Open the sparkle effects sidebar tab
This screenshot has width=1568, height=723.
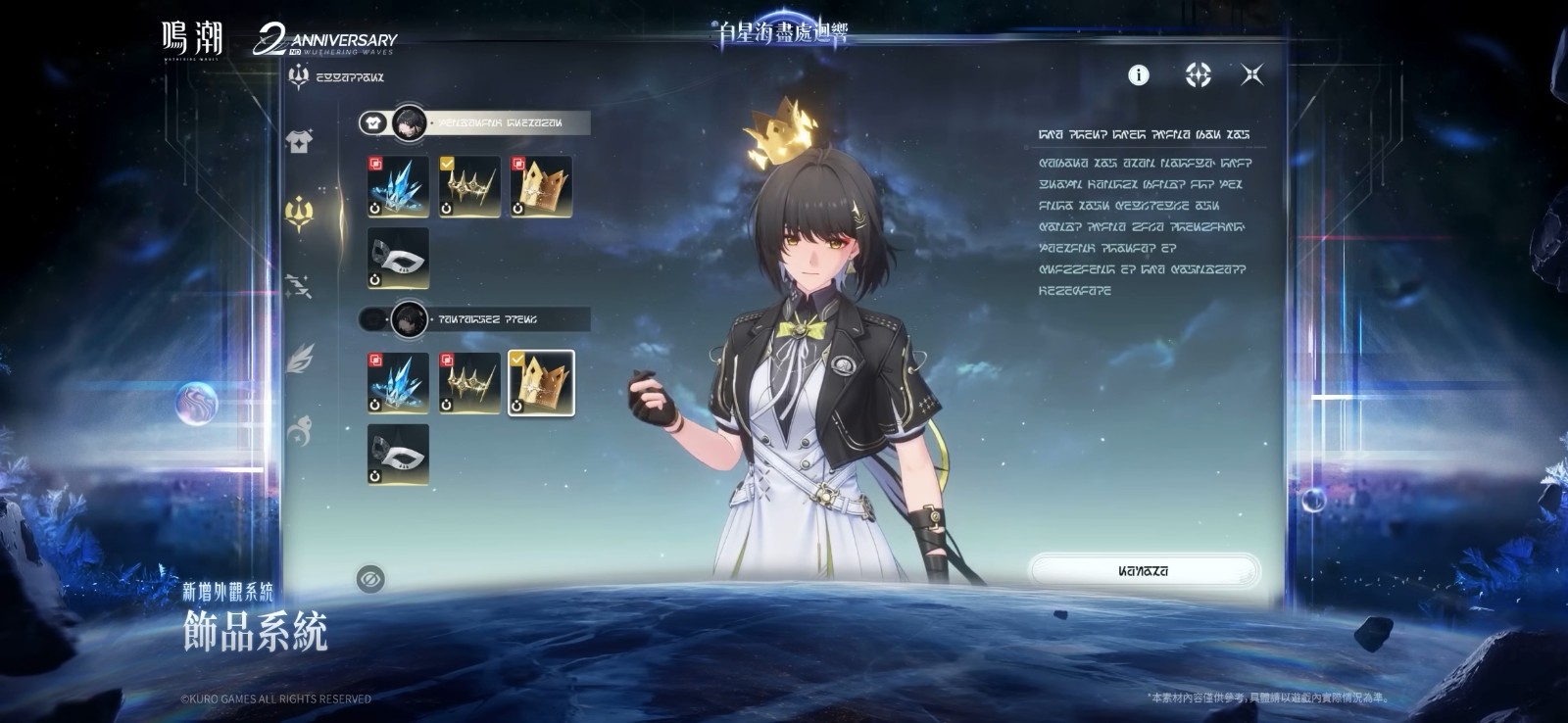pos(299,285)
